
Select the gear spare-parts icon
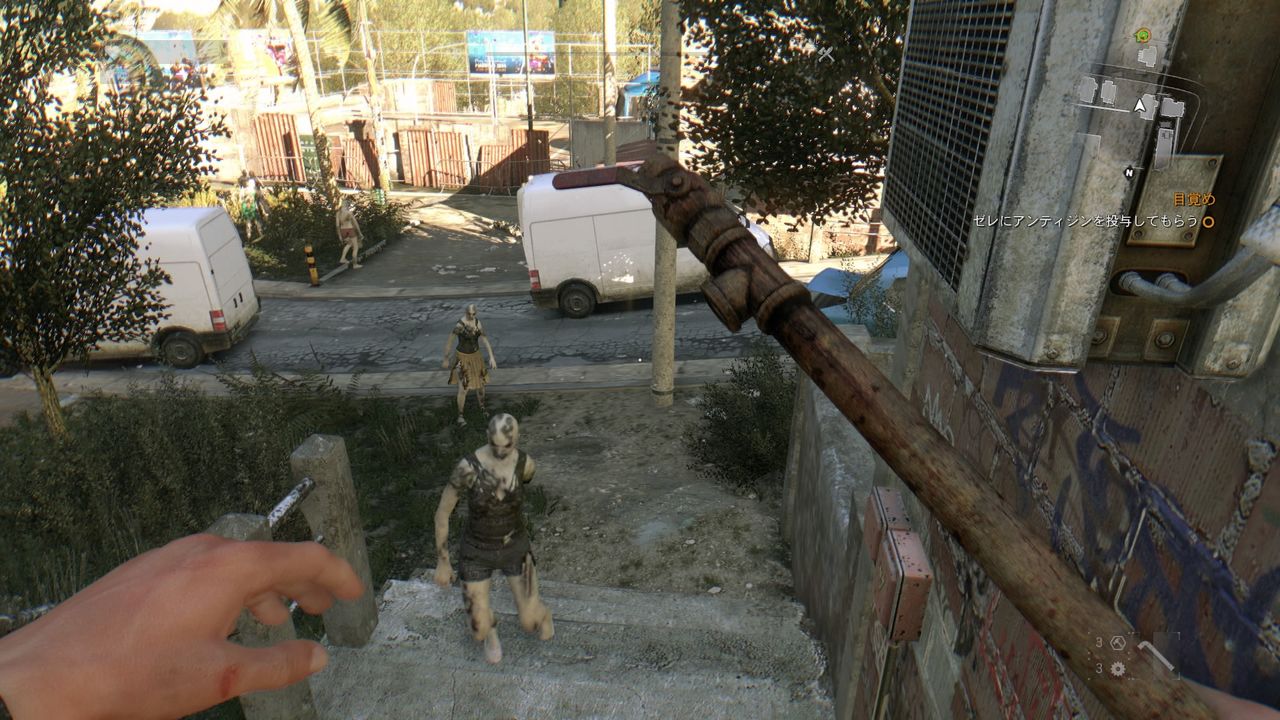click(x=1118, y=668)
